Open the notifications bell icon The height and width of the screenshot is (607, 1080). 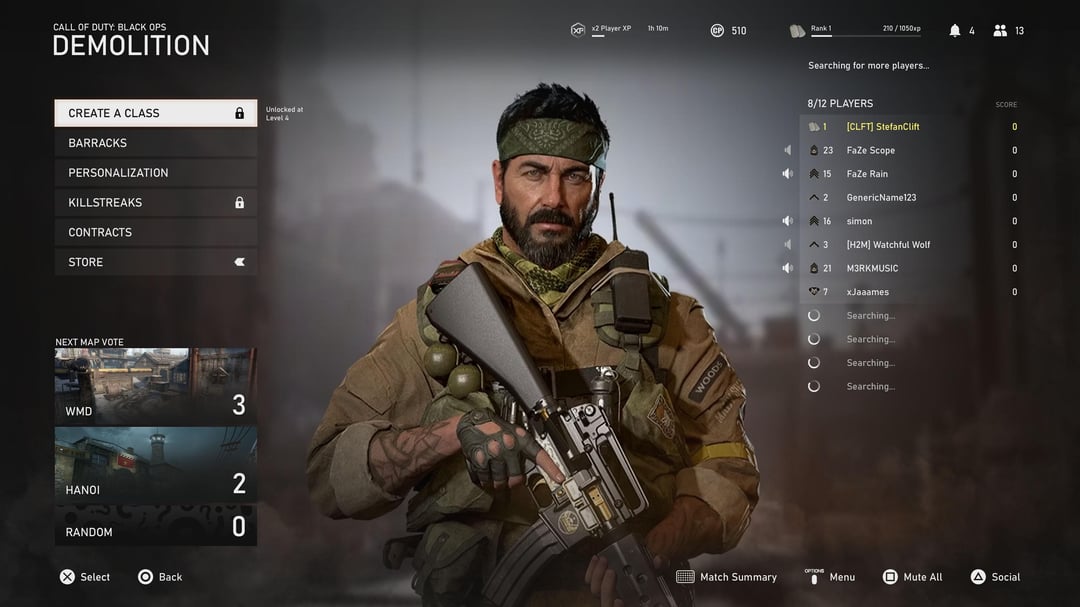pyautogui.click(x=955, y=31)
